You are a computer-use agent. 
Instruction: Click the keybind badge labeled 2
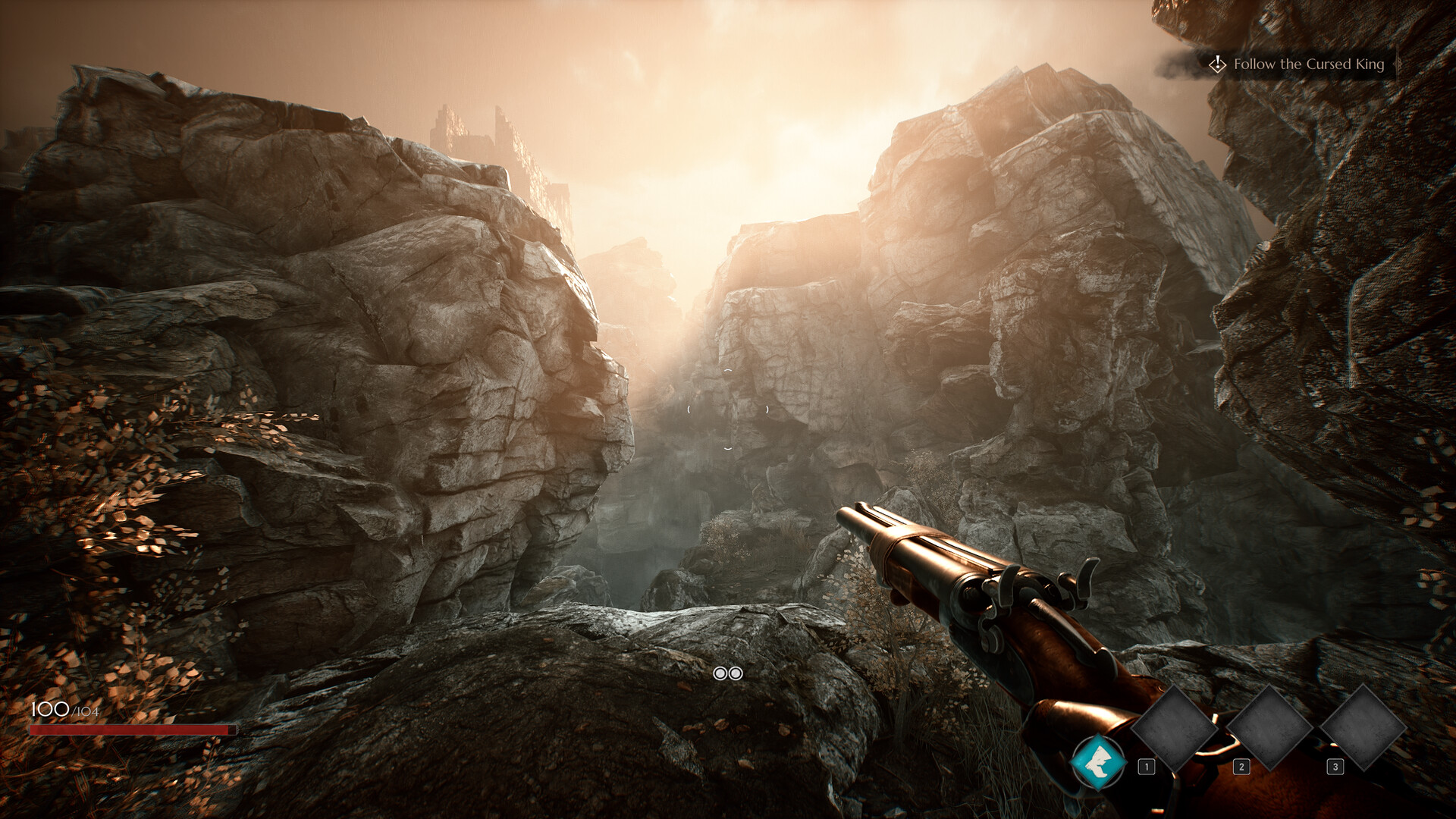point(1241,767)
